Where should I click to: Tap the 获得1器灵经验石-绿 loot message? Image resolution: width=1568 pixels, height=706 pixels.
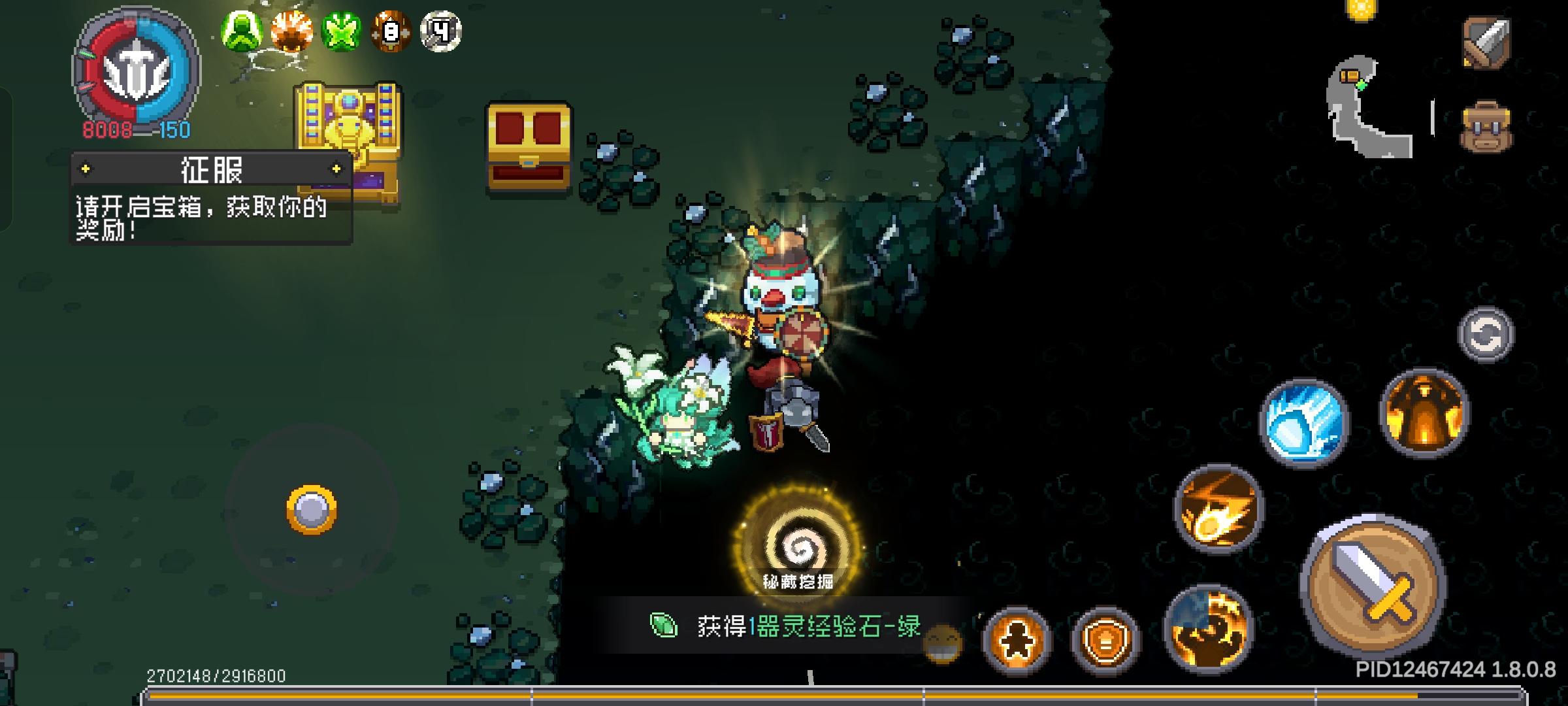771,628
